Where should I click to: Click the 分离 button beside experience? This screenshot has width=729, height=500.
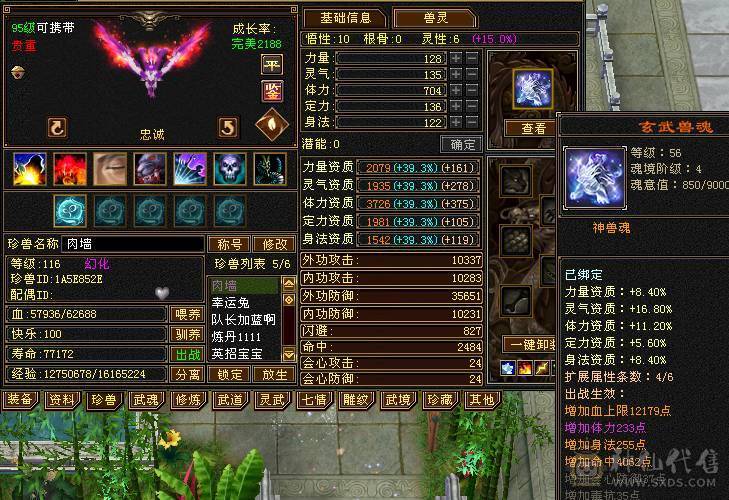(x=187, y=374)
